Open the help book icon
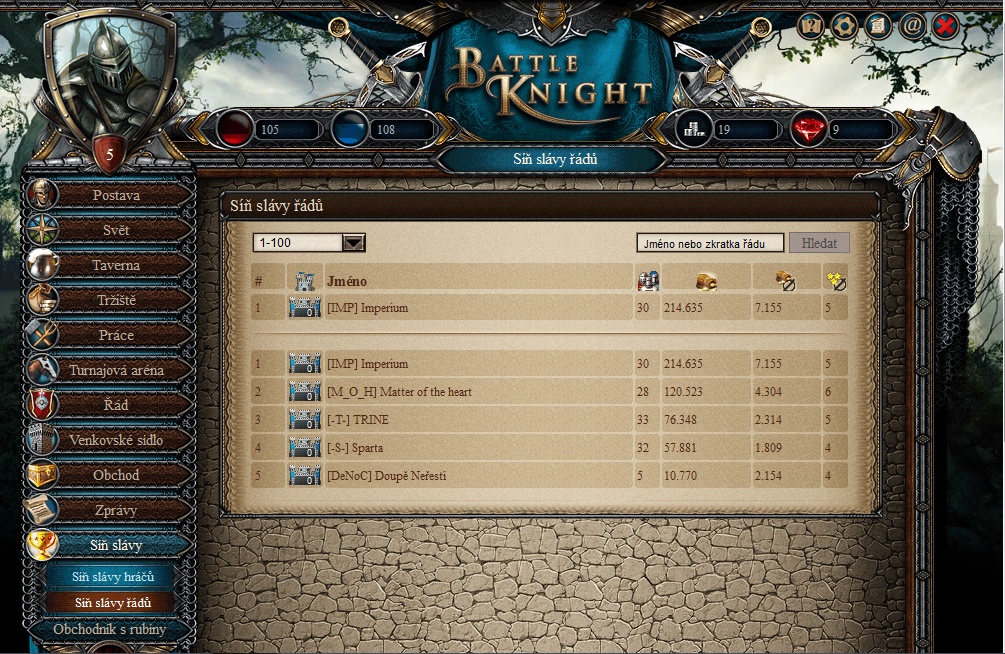The width and height of the screenshot is (1005, 654). 811,26
